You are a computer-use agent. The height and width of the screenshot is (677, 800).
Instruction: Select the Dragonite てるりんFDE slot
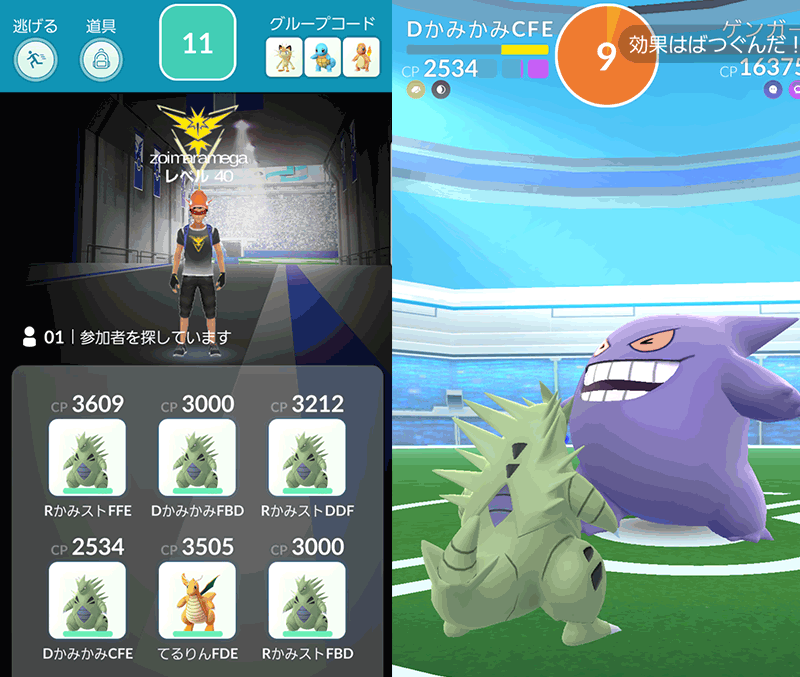coord(197,600)
